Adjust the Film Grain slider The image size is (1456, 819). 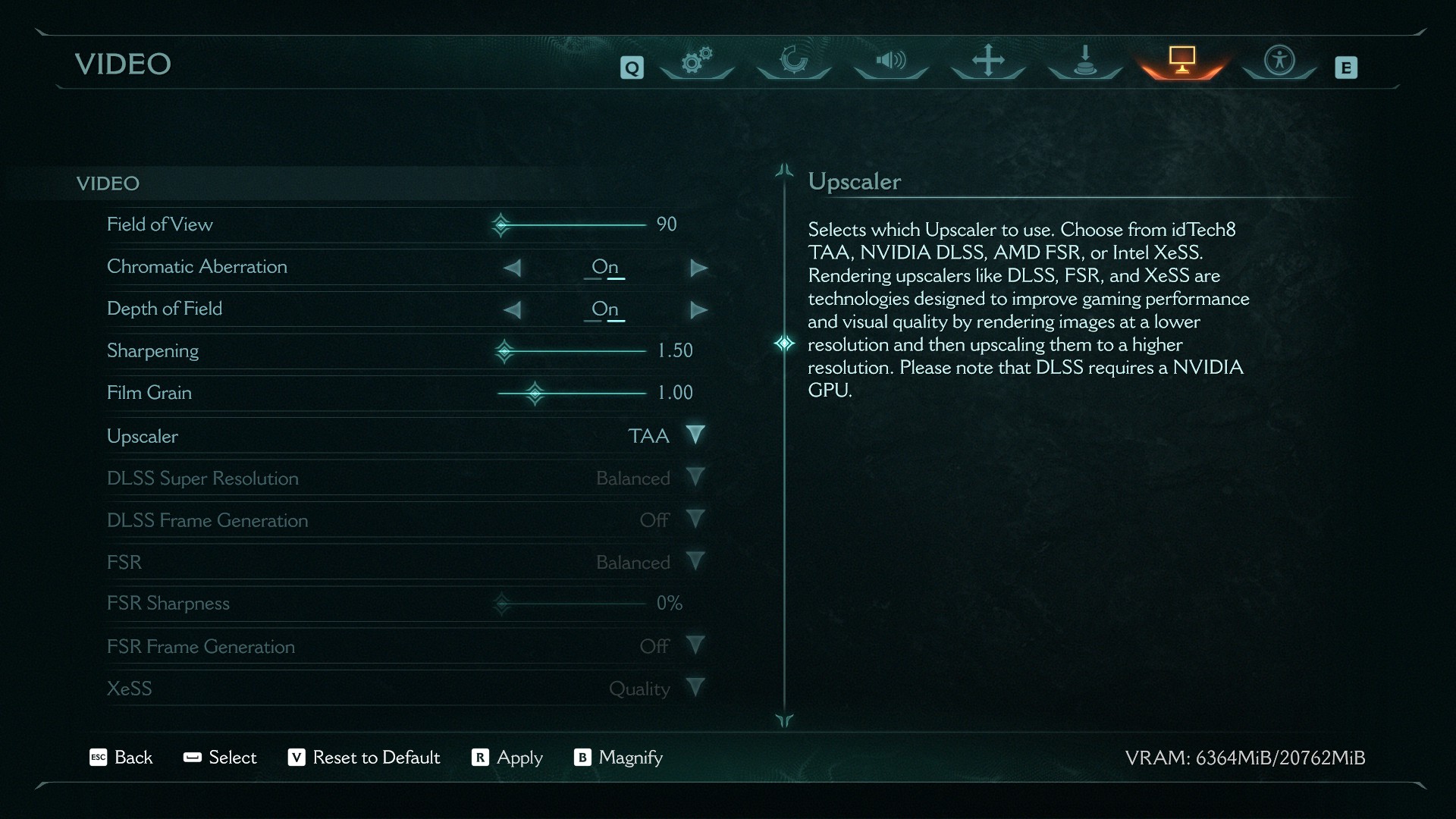535,393
